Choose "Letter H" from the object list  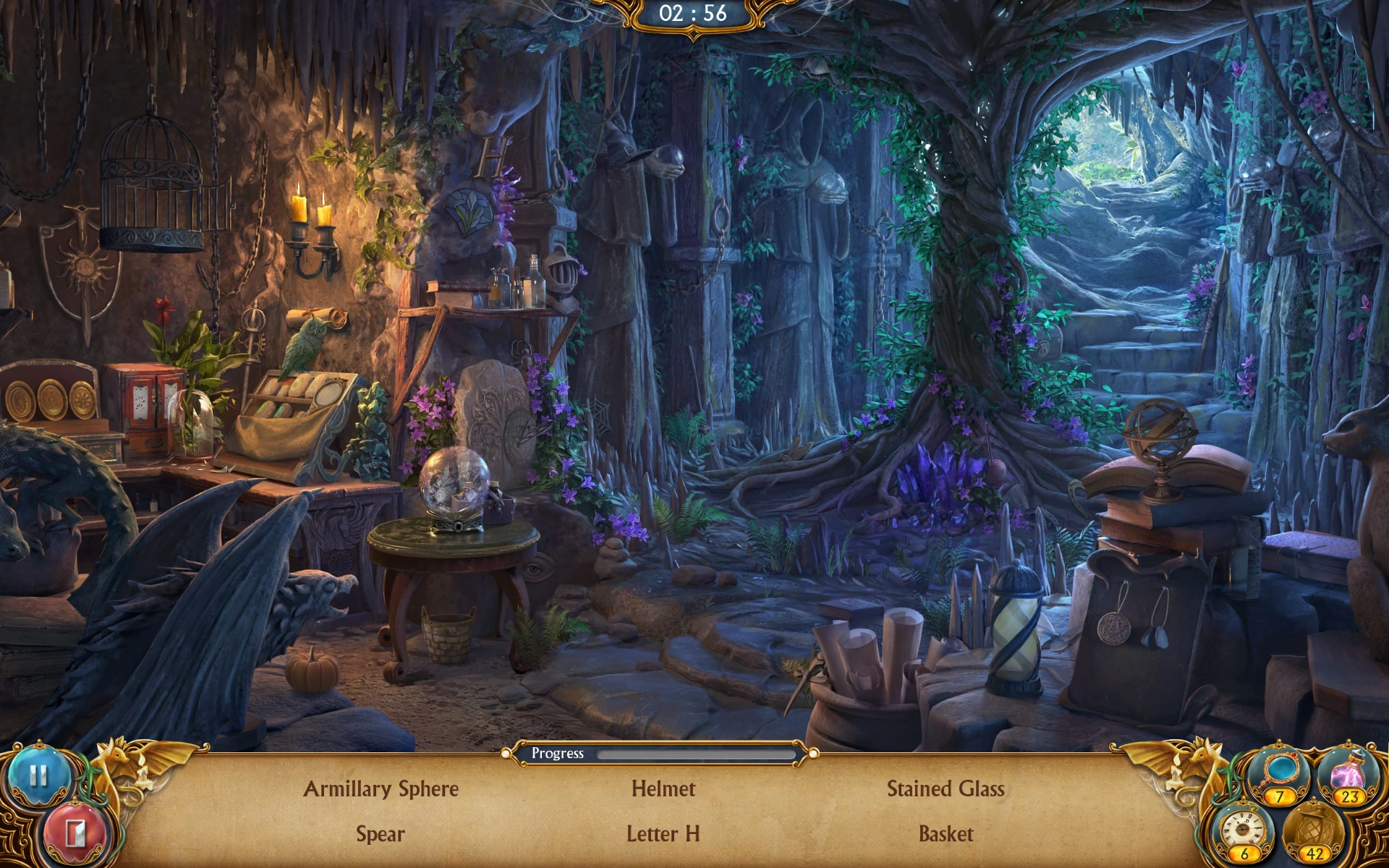663,835
